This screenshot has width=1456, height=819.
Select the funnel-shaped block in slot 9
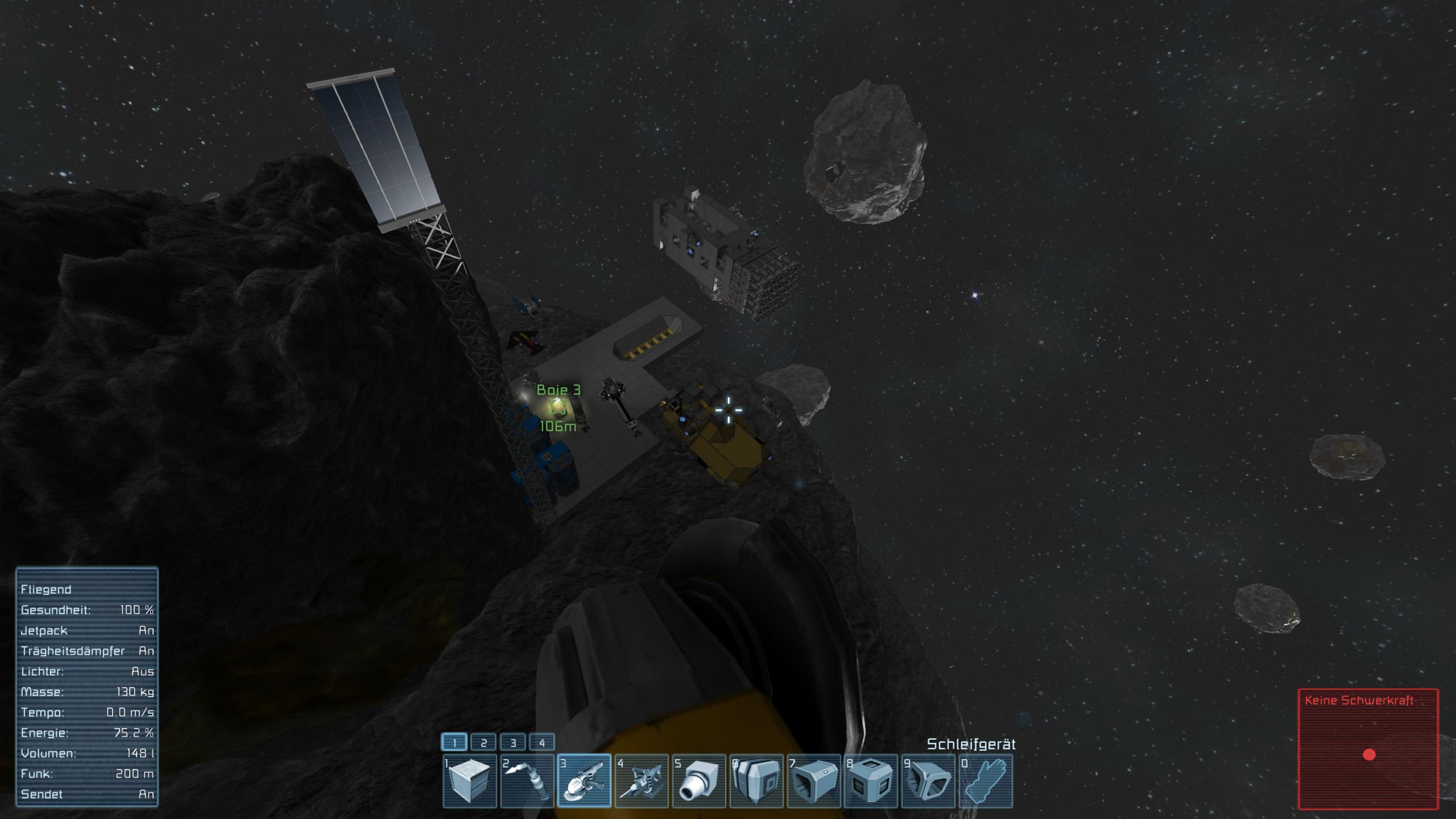coord(928,780)
